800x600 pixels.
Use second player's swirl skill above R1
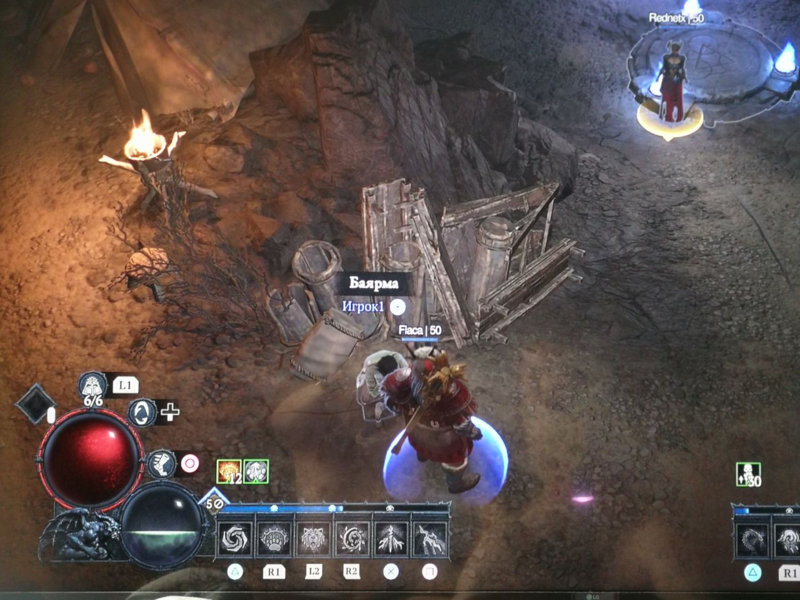788,541
